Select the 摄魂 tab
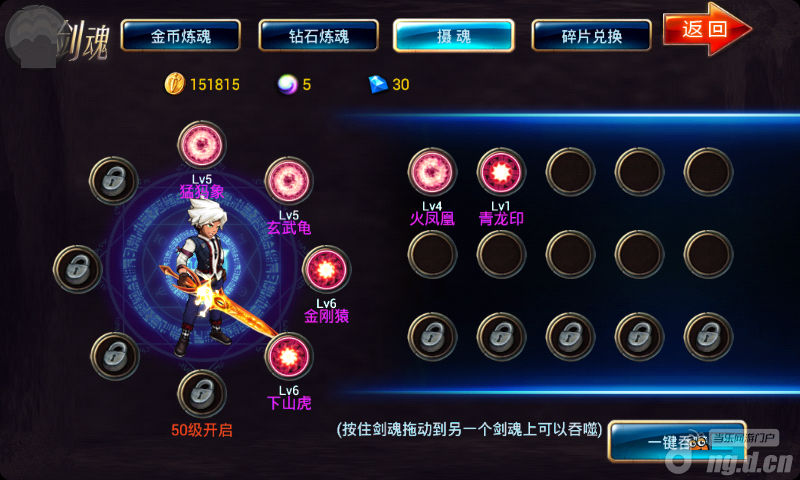Screen dimensions: 800x480 click(x=454, y=36)
